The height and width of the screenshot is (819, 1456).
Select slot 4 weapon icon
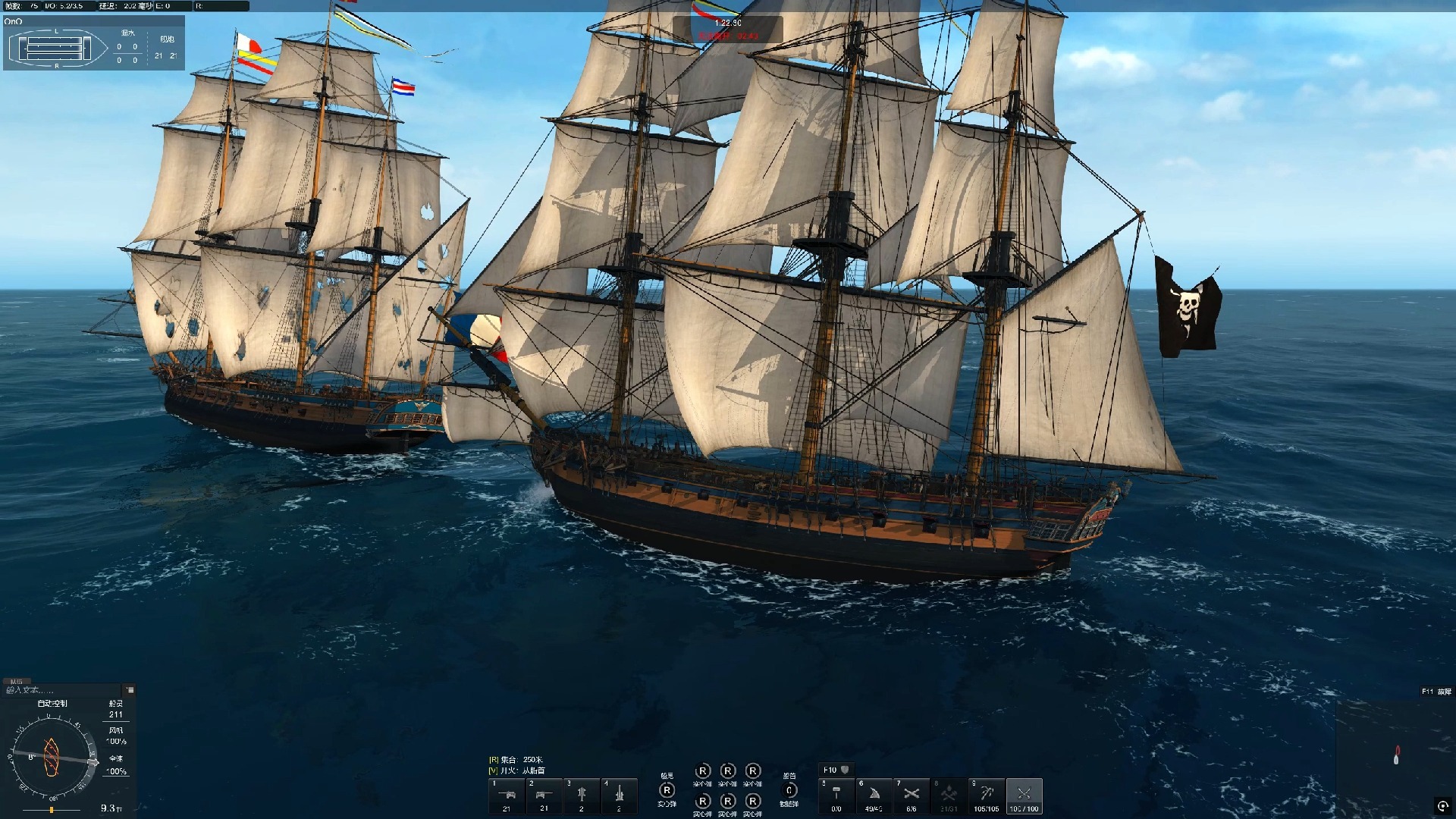click(x=619, y=795)
